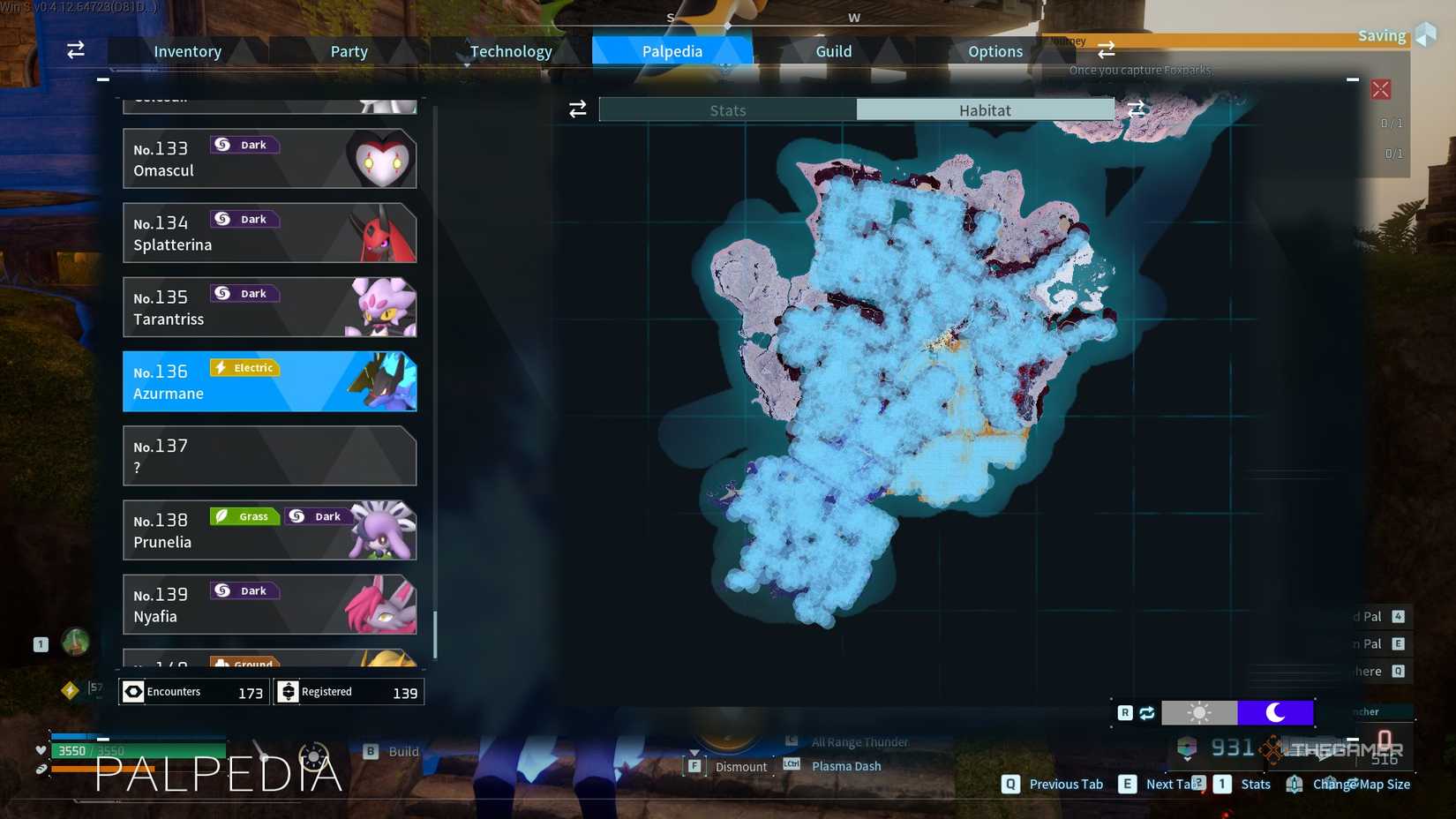Screen dimensions: 1456x819
Task: Click swap arrows left of Stats tab
Action: pos(578,109)
